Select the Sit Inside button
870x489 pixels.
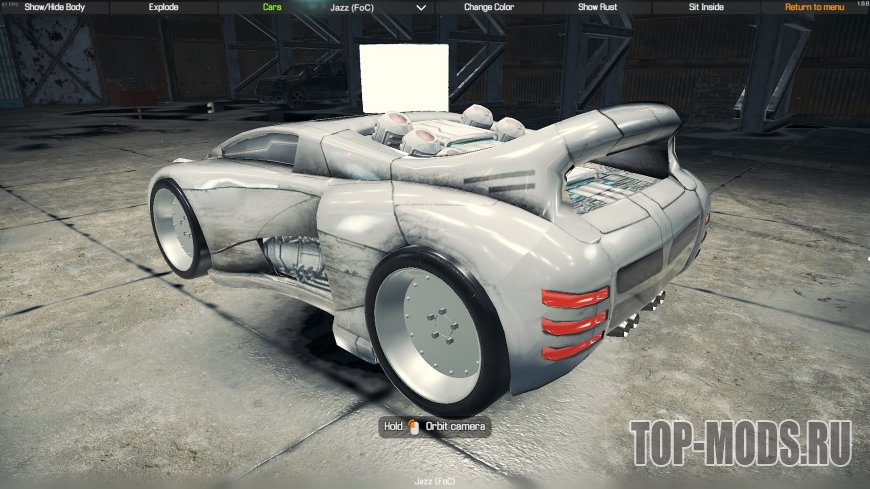click(x=707, y=7)
